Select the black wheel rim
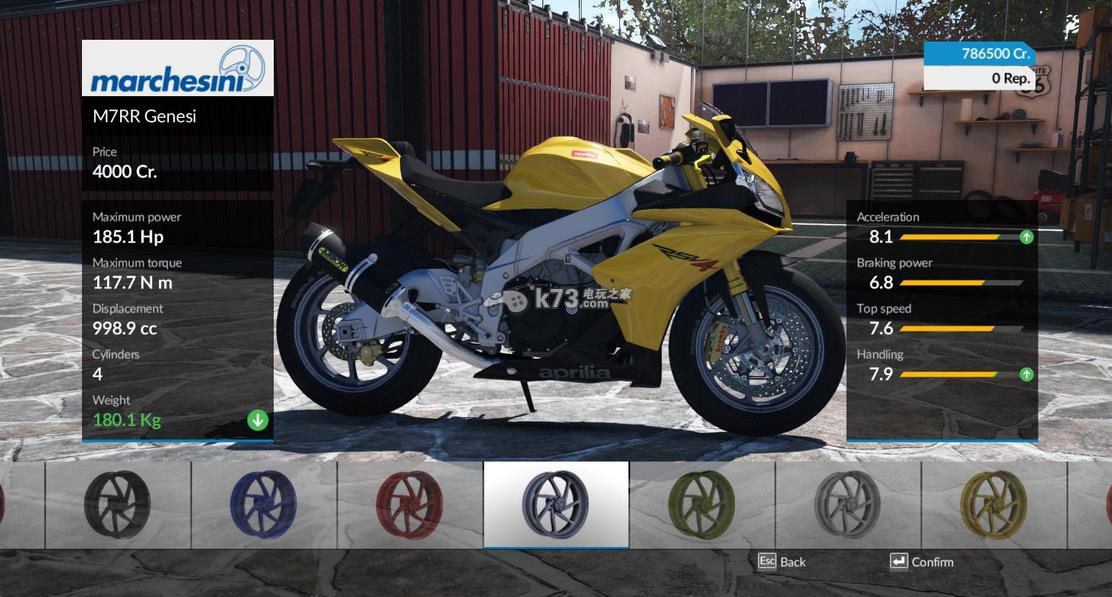Screen dimensions: 1112x597 coord(117,504)
